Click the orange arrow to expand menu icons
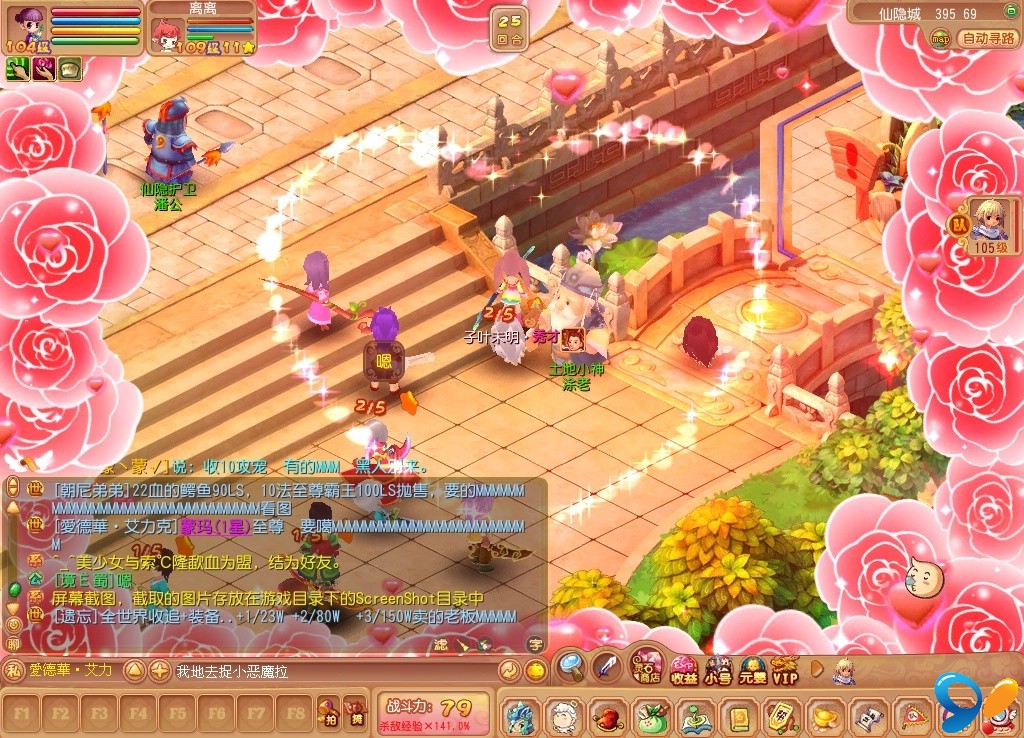 click(817, 668)
